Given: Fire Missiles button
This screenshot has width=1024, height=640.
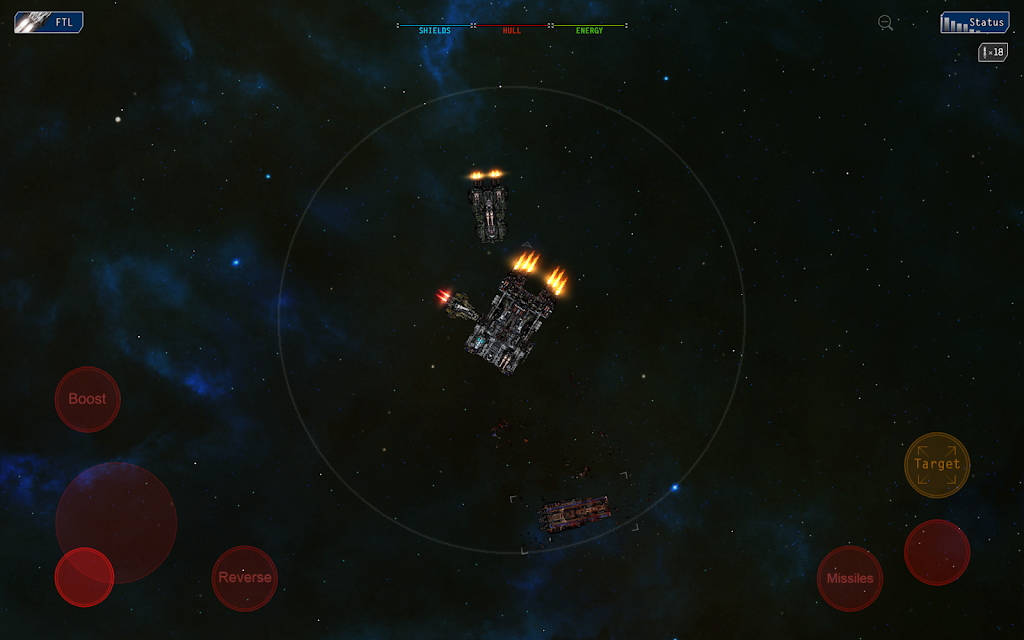Looking at the screenshot, I should [849, 578].
